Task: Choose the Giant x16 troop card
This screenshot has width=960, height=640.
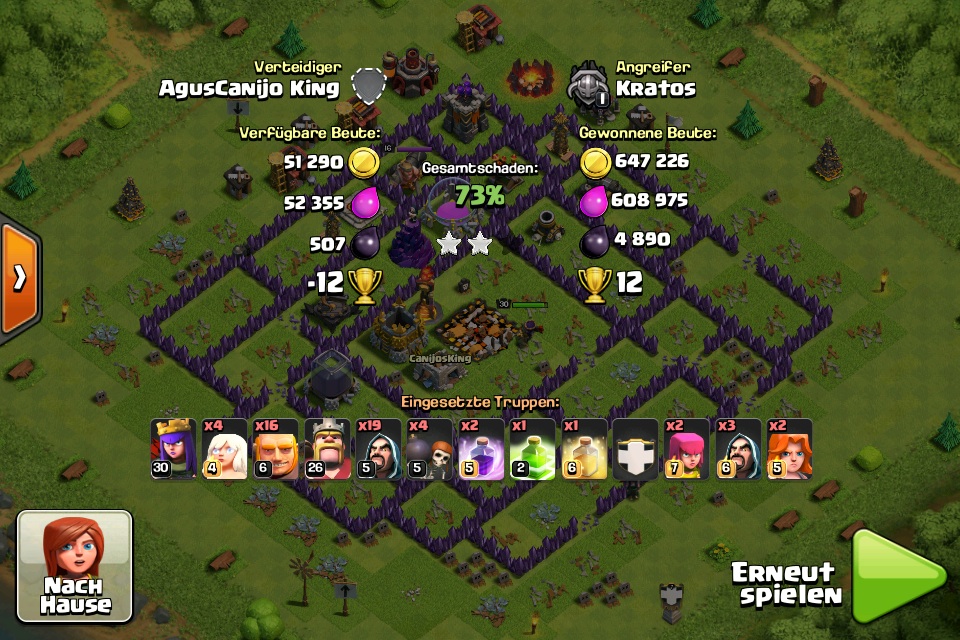Action: click(x=276, y=448)
